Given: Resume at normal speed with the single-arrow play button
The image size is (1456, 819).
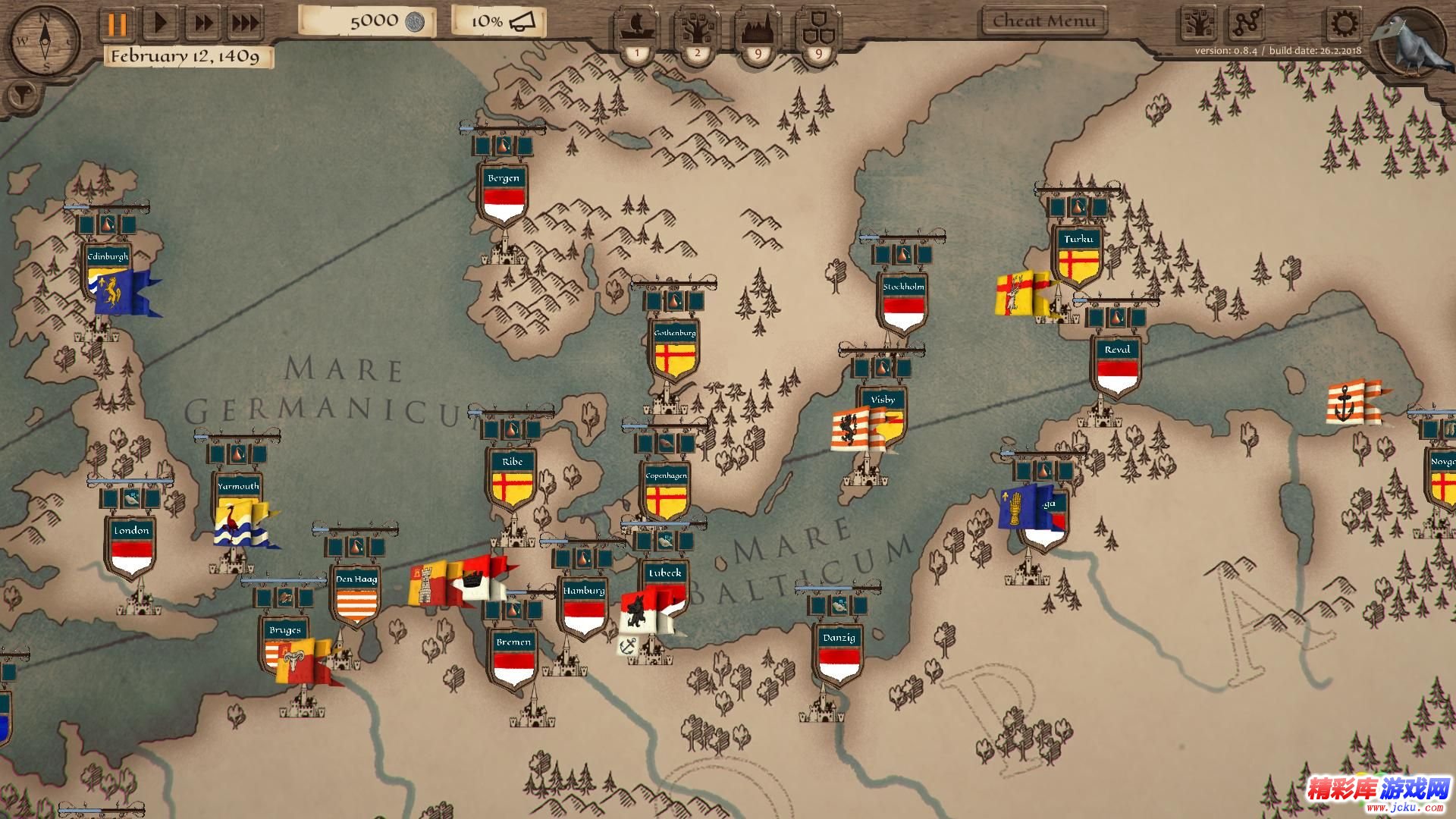Looking at the screenshot, I should coord(161,24).
